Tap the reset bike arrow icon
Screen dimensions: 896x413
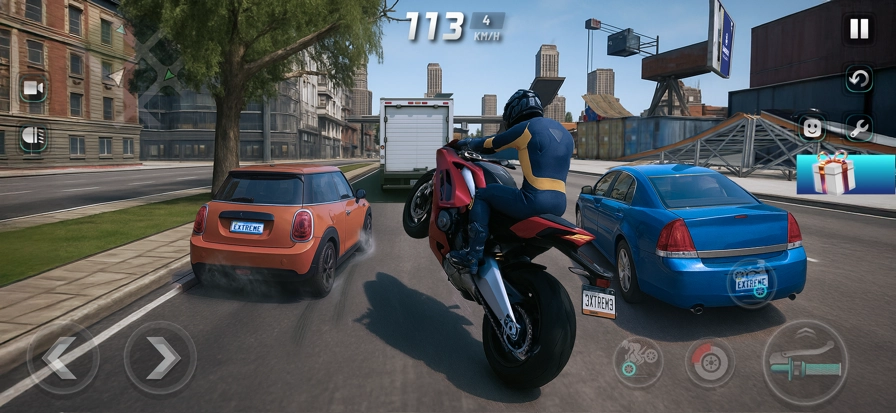859,78
